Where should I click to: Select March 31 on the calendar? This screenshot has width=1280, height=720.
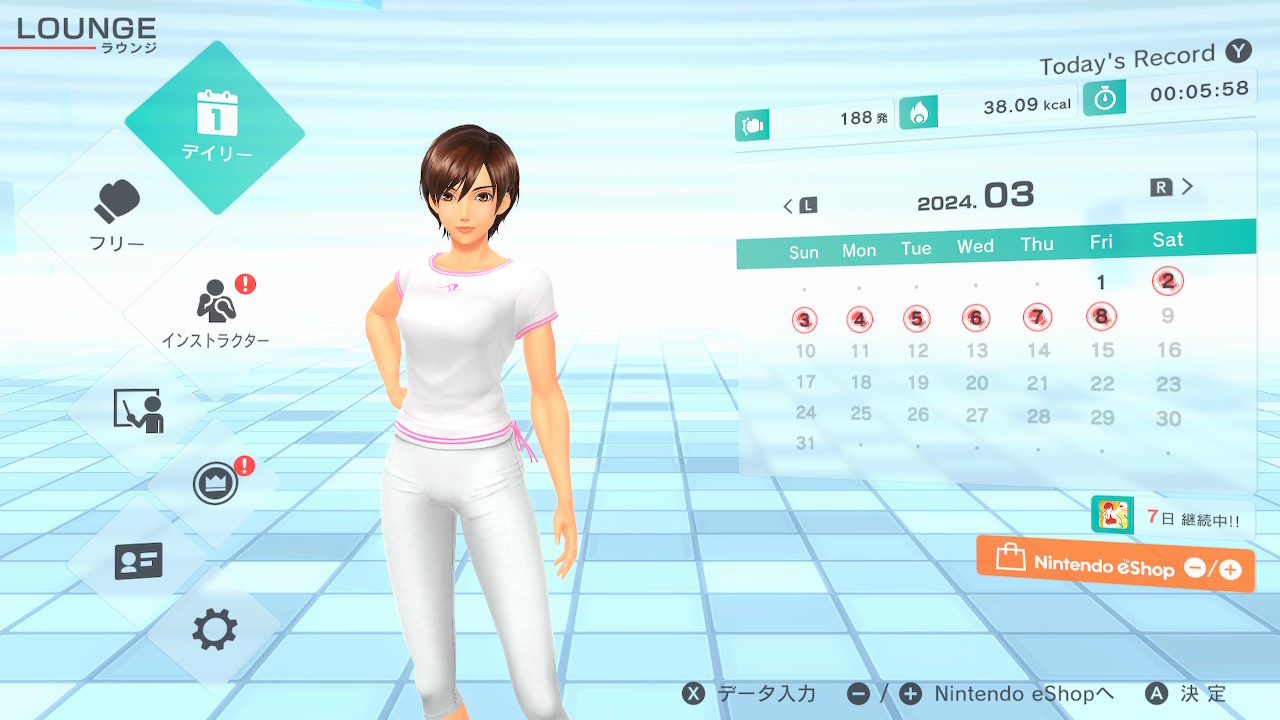(805, 443)
